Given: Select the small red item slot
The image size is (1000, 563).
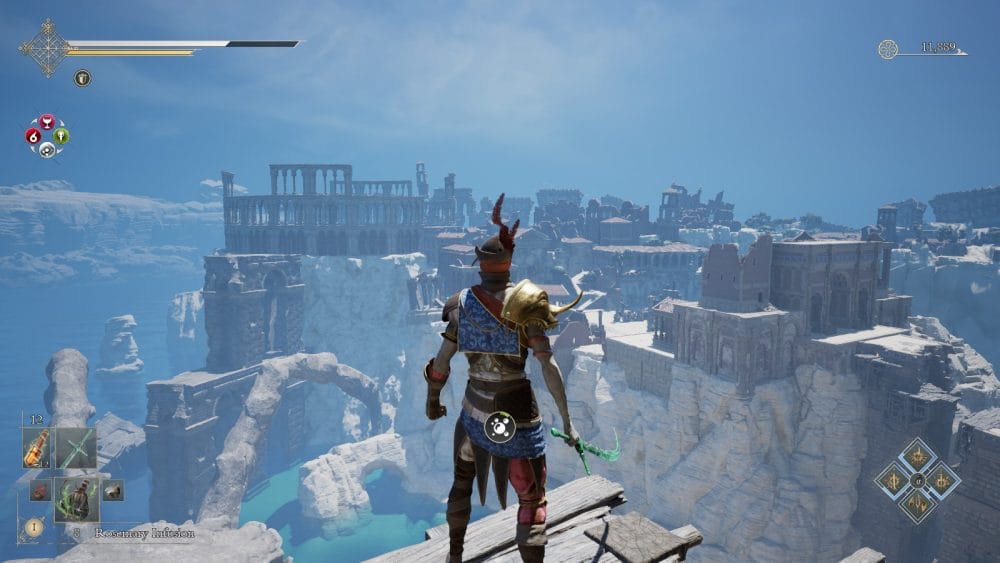Looking at the screenshot, I should click(x=39, y=490).
